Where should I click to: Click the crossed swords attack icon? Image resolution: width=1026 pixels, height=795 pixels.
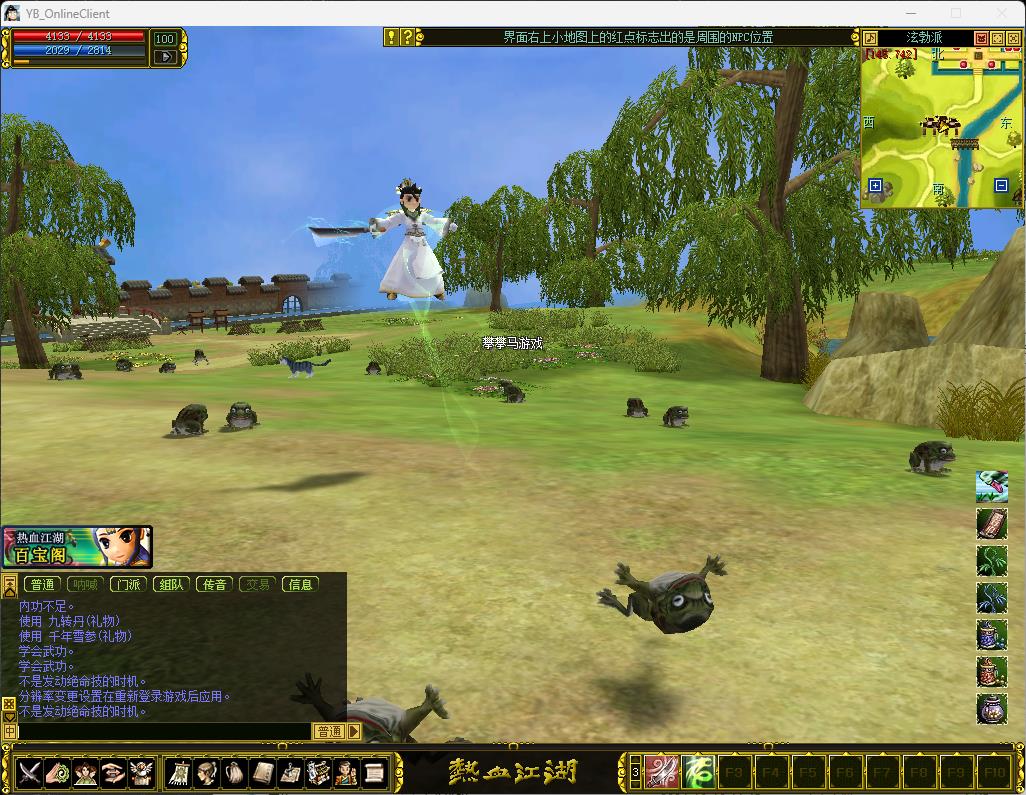pos(29,772)
